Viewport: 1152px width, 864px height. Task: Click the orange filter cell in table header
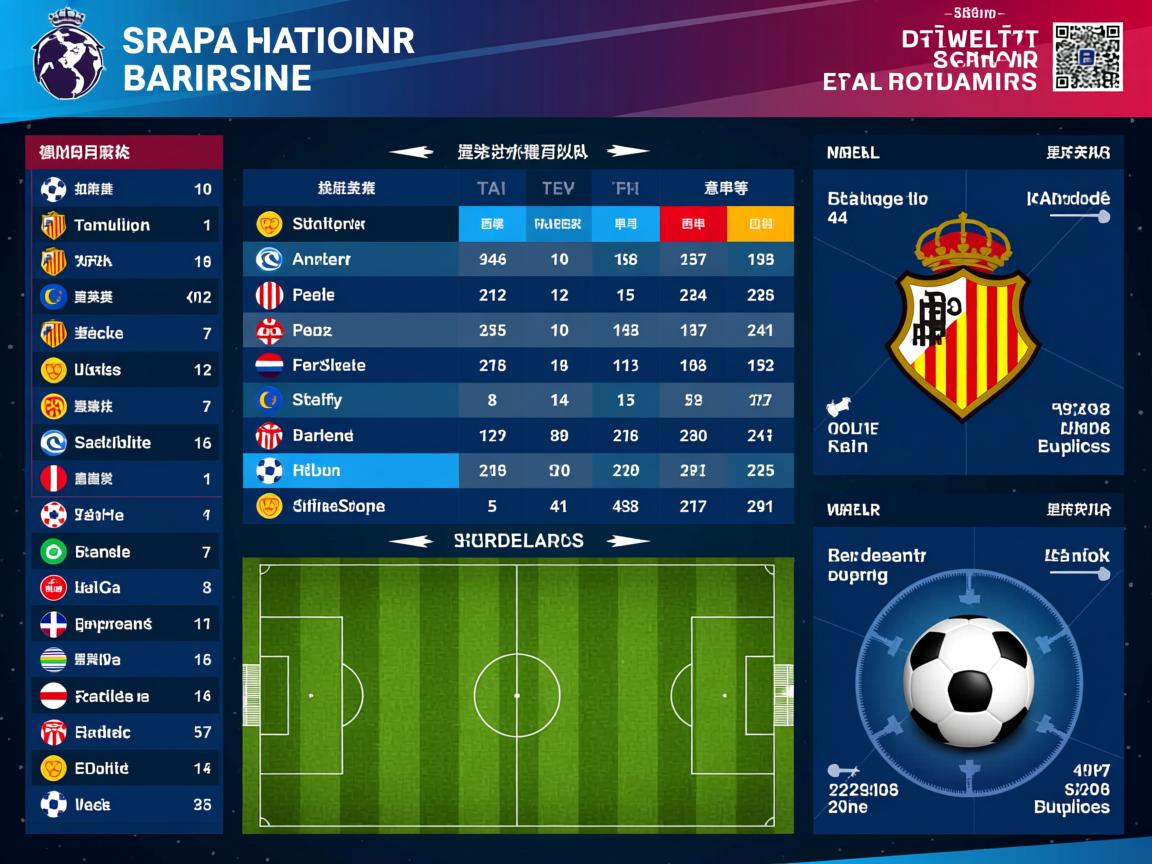pyautogui.click(x=760, y=224)
